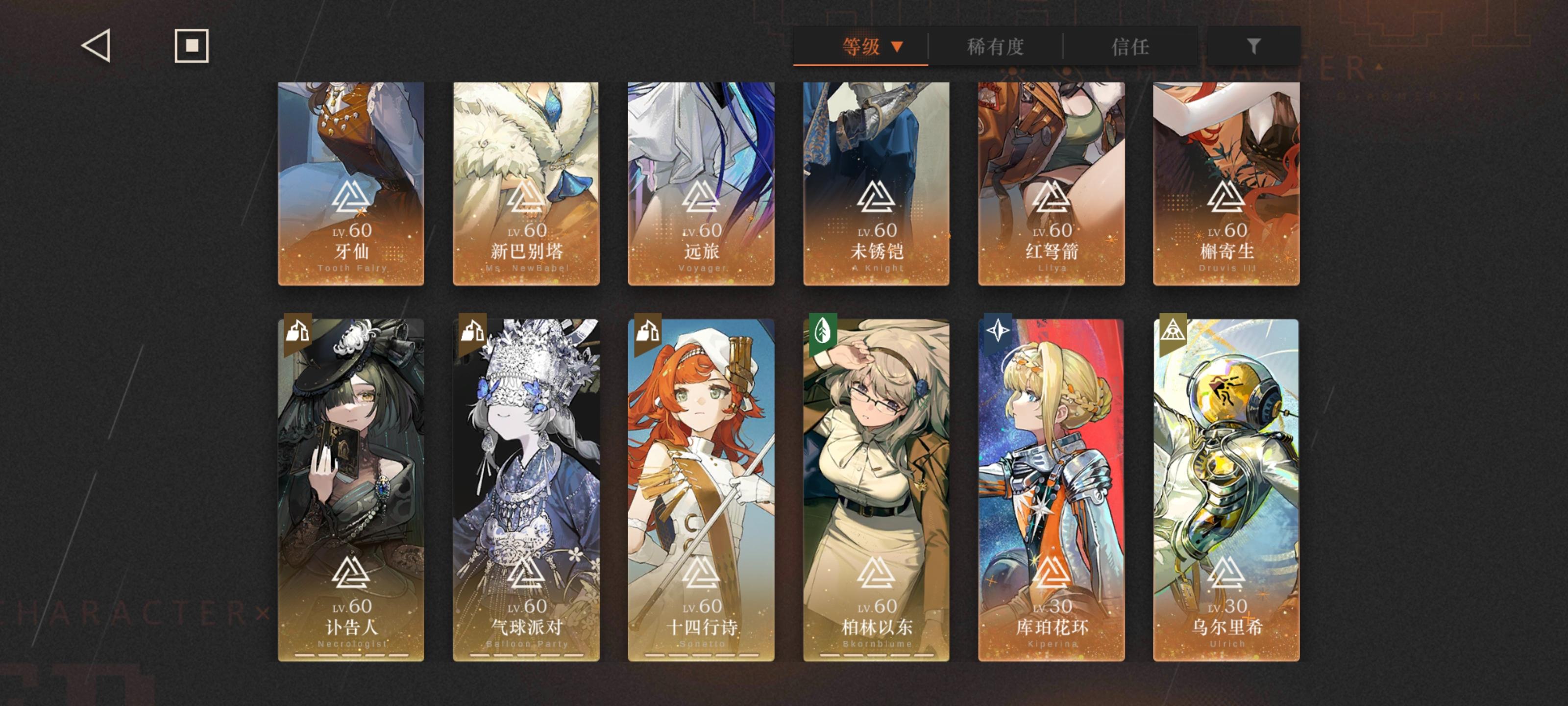Select Ms. NewBabel's character card

point(525,183)
